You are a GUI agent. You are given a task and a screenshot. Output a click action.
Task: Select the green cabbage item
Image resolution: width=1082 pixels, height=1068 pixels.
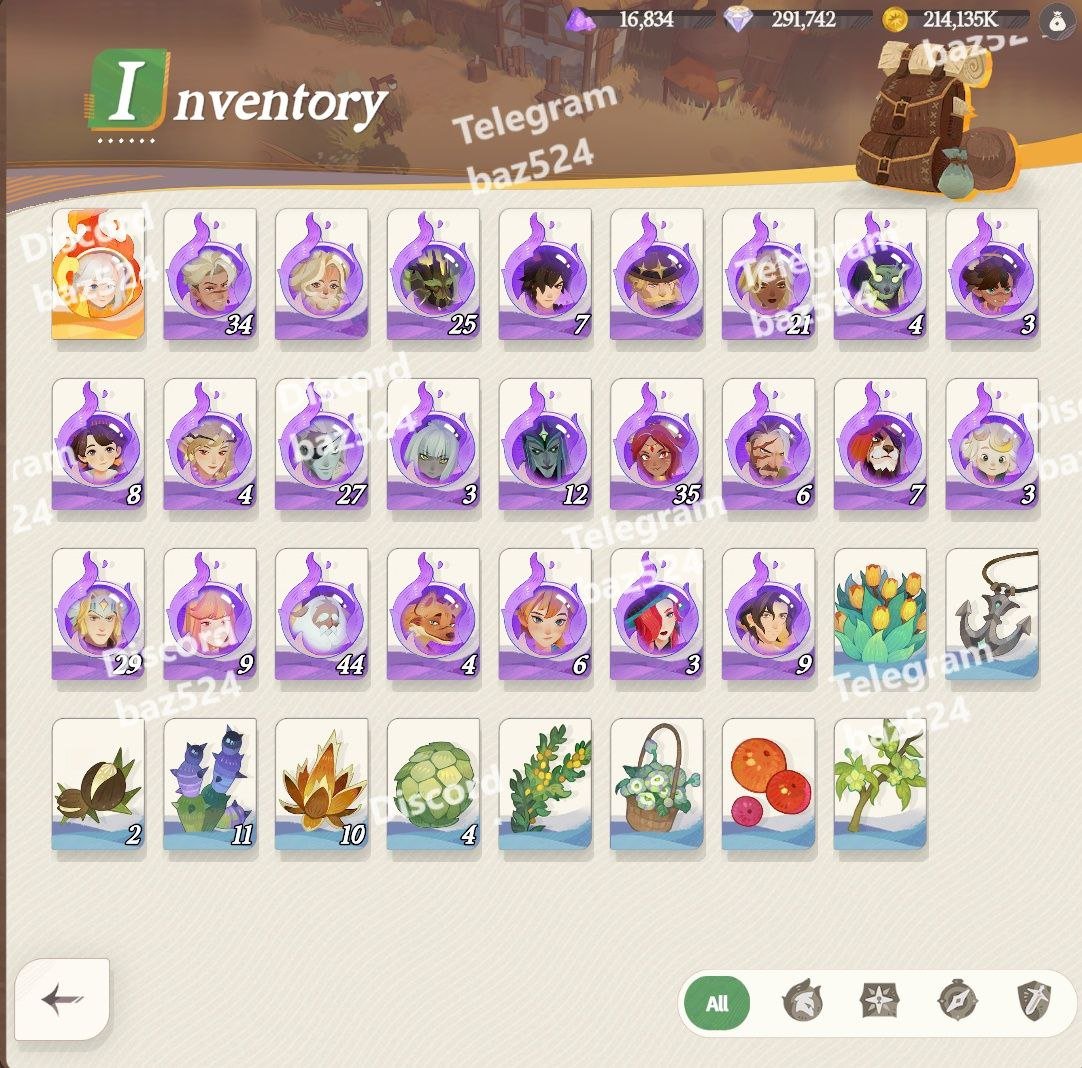[434, 784]
